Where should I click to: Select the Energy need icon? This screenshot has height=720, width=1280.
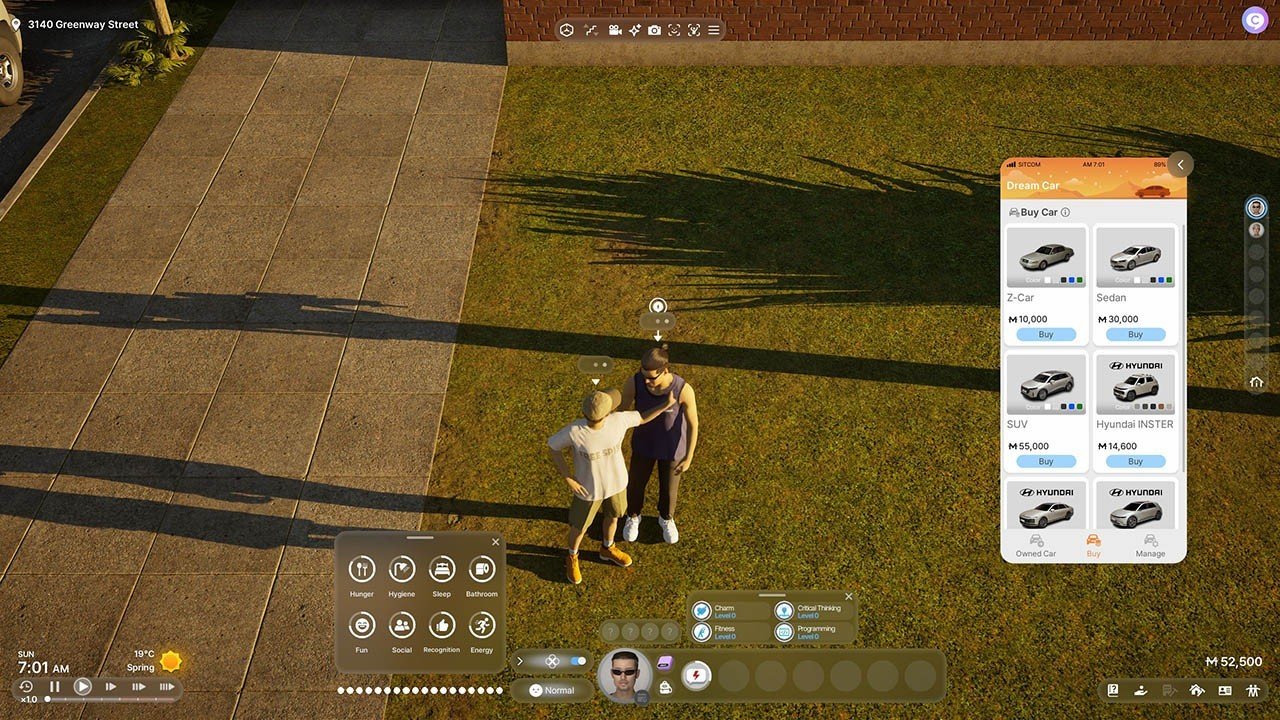coord(482,626)
